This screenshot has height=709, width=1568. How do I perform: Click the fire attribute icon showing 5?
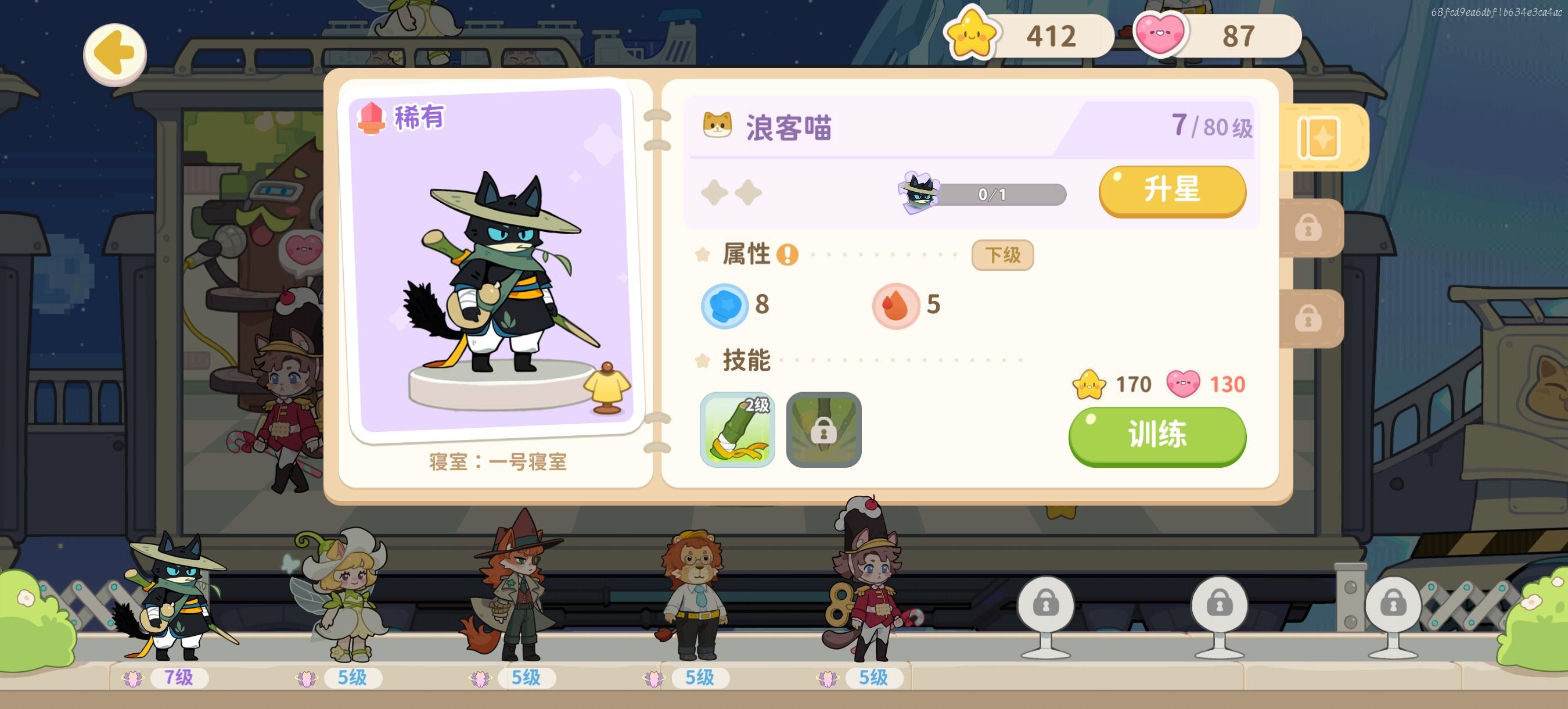[897, 306]
